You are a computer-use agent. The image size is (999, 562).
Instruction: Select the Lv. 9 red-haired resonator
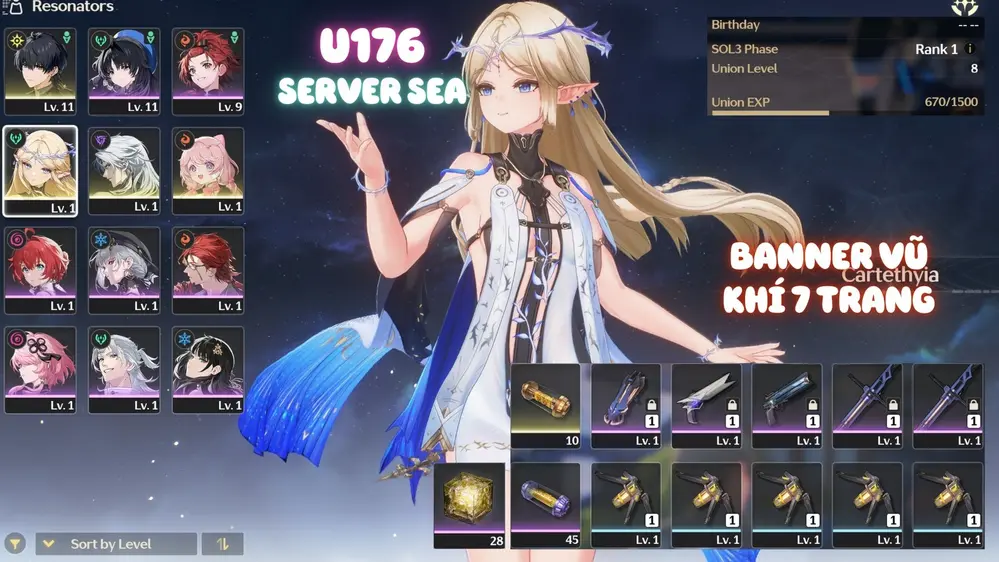208,70
